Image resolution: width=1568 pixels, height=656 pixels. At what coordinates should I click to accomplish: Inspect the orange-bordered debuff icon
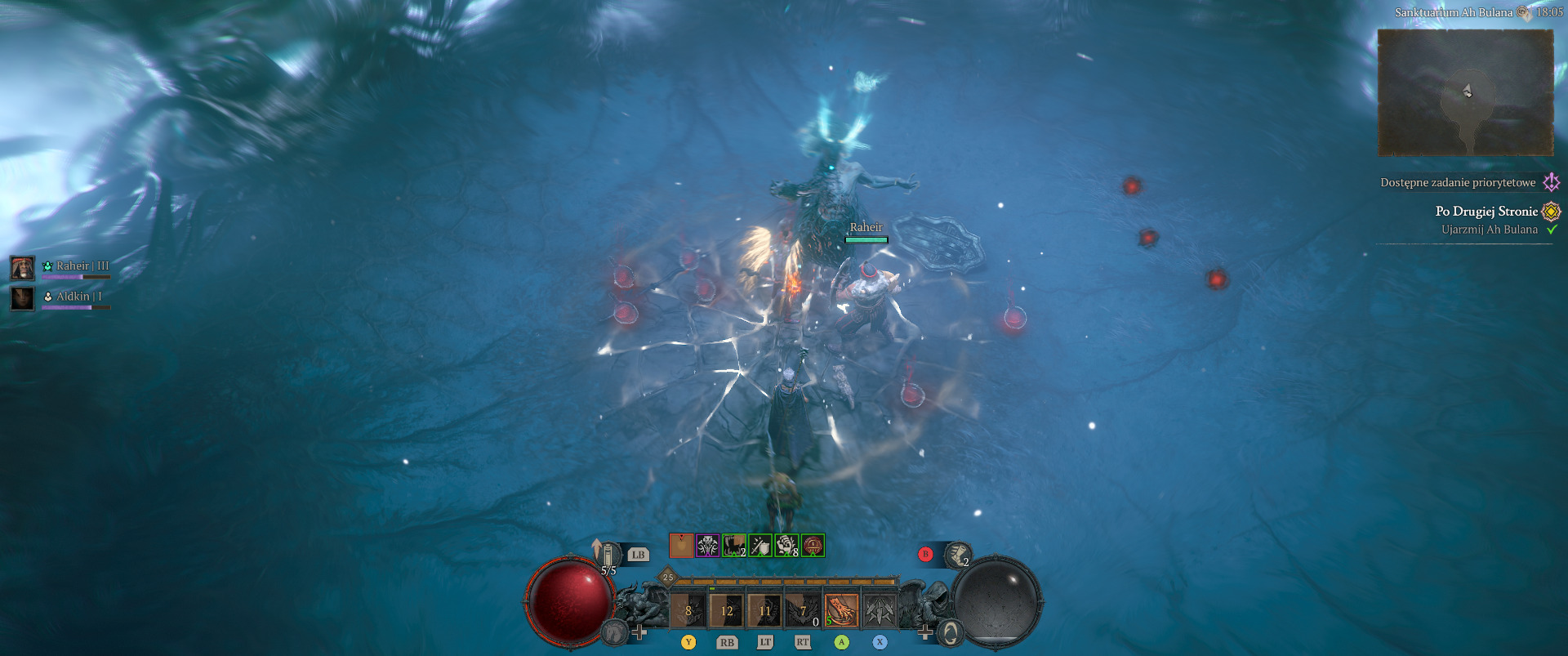point(681,545)
